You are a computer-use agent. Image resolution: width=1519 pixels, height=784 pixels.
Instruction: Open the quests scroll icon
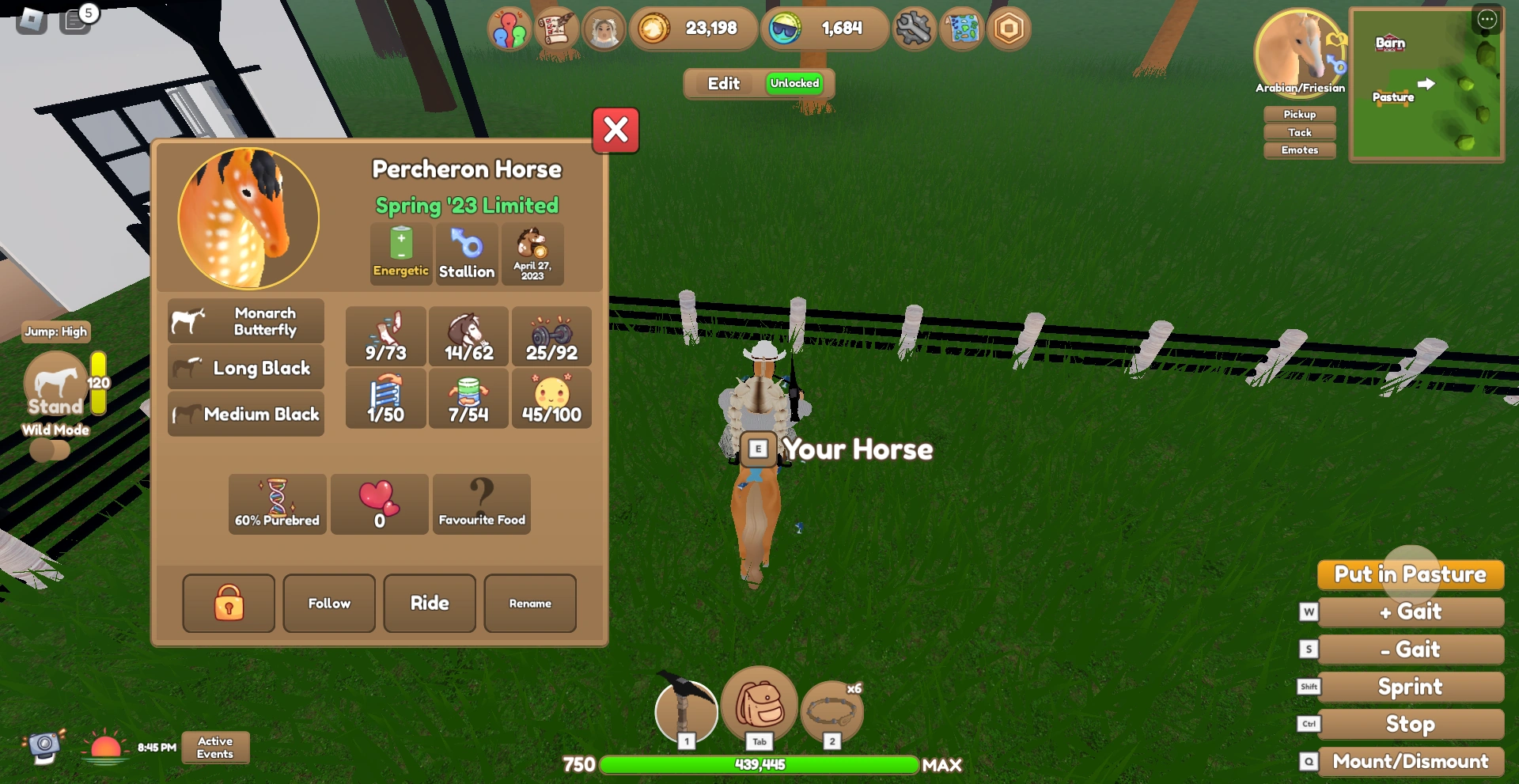pos(556,28)
